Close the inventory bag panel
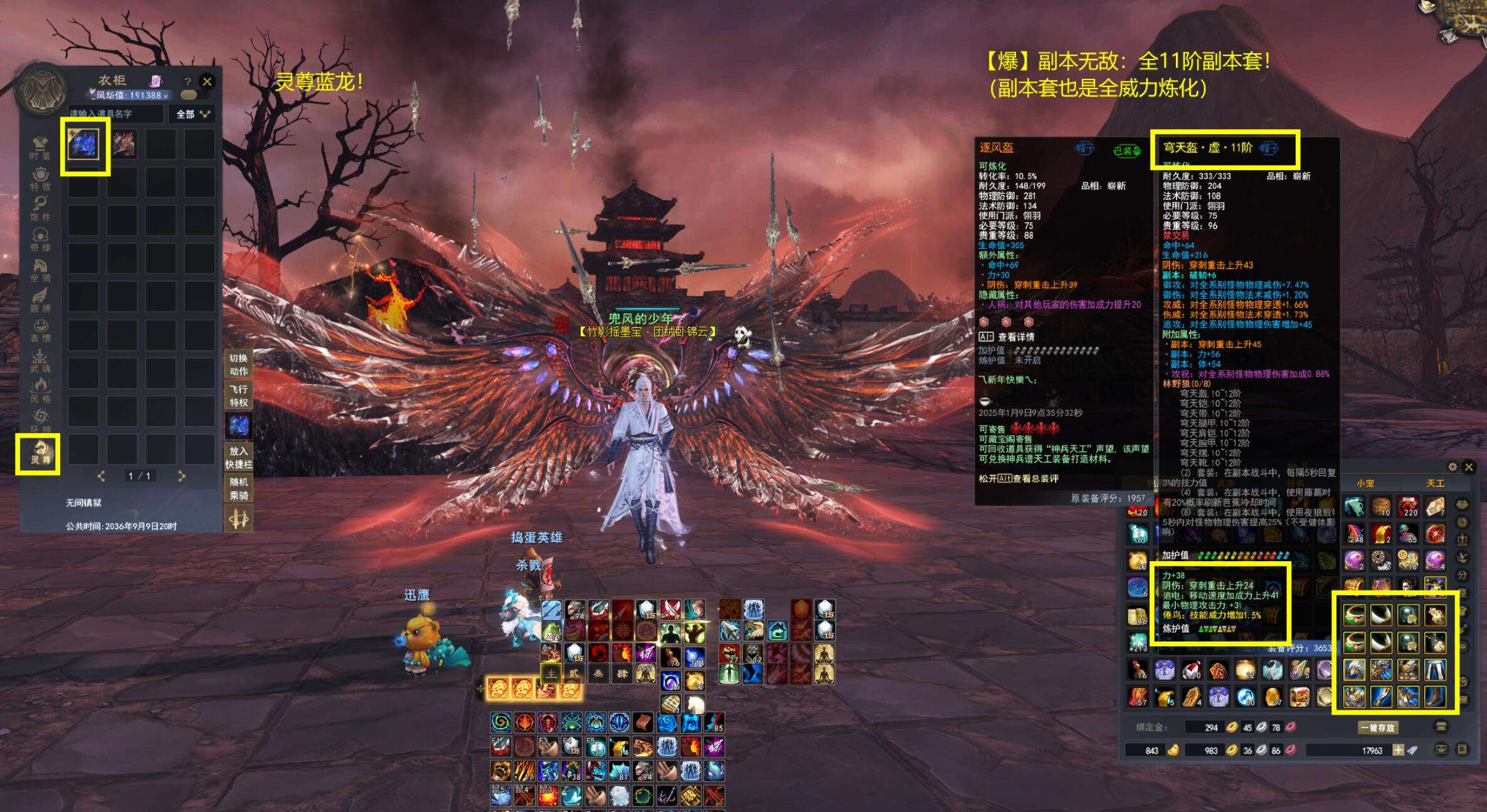This screenshot has height=812, width=1487. [x=1469, y=467]
